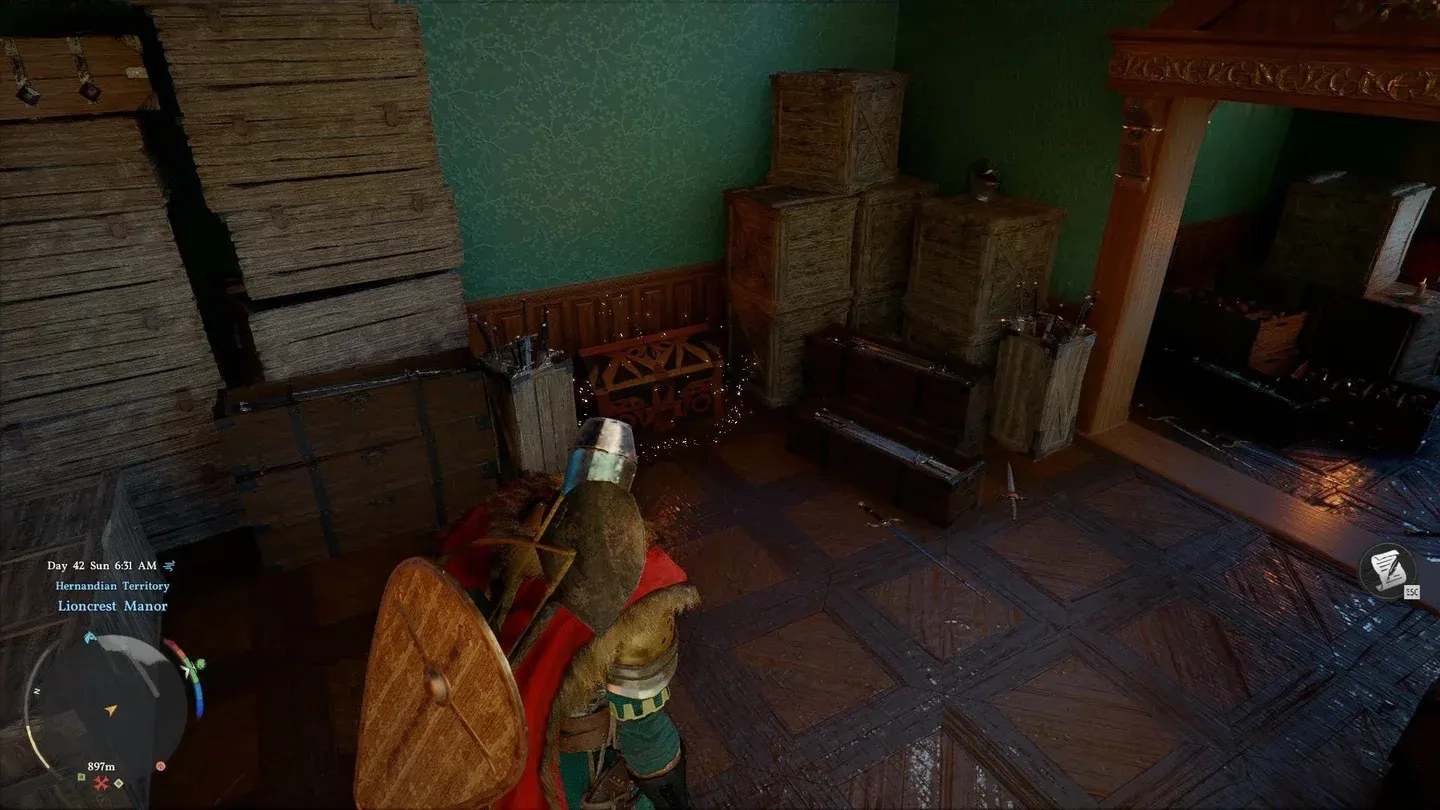Screen dimensions: 1440x810
Task: Click the blue horse icon on the minimap rim
Action: coord(90,638)
